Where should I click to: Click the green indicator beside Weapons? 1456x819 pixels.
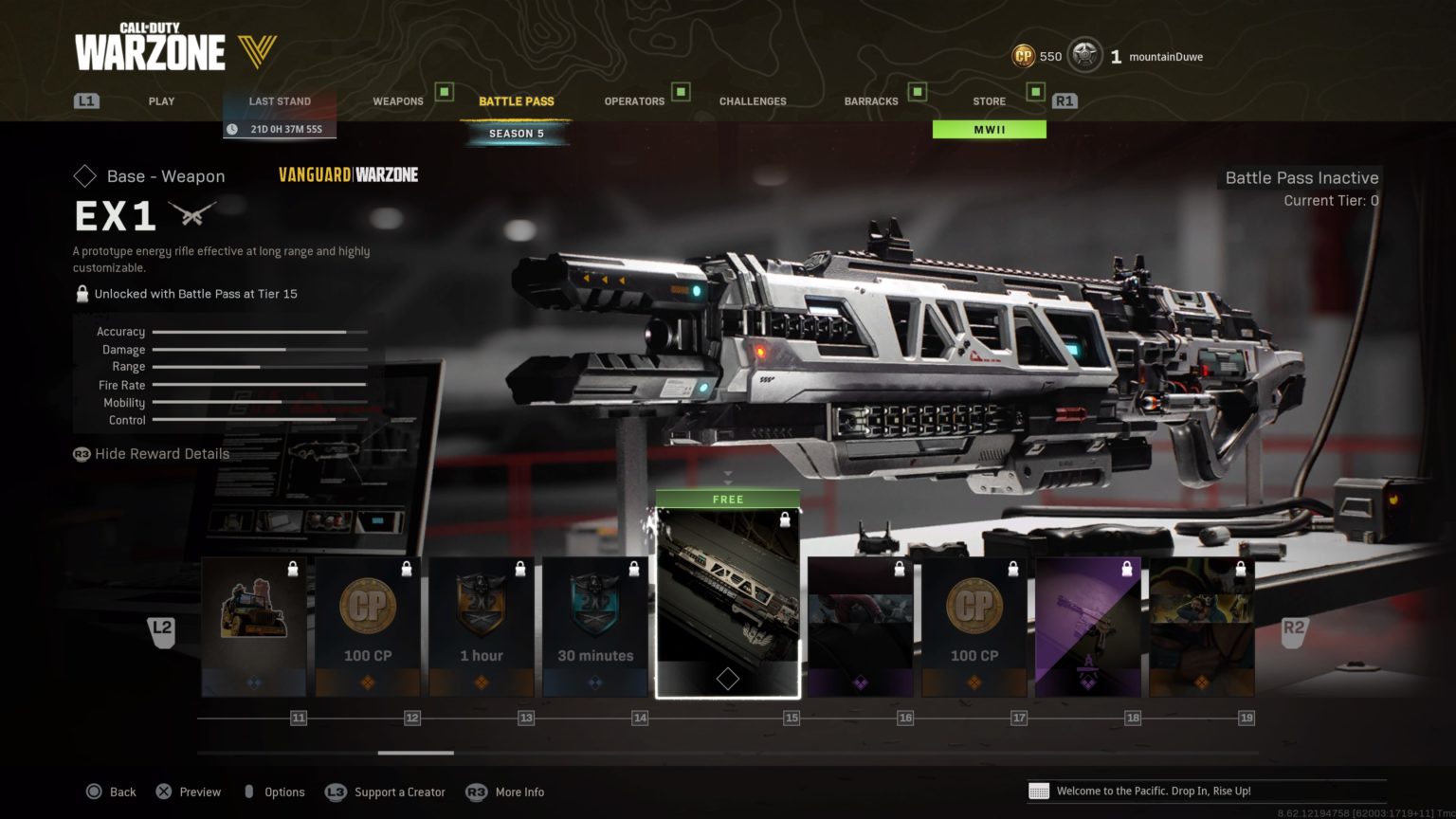442,93
